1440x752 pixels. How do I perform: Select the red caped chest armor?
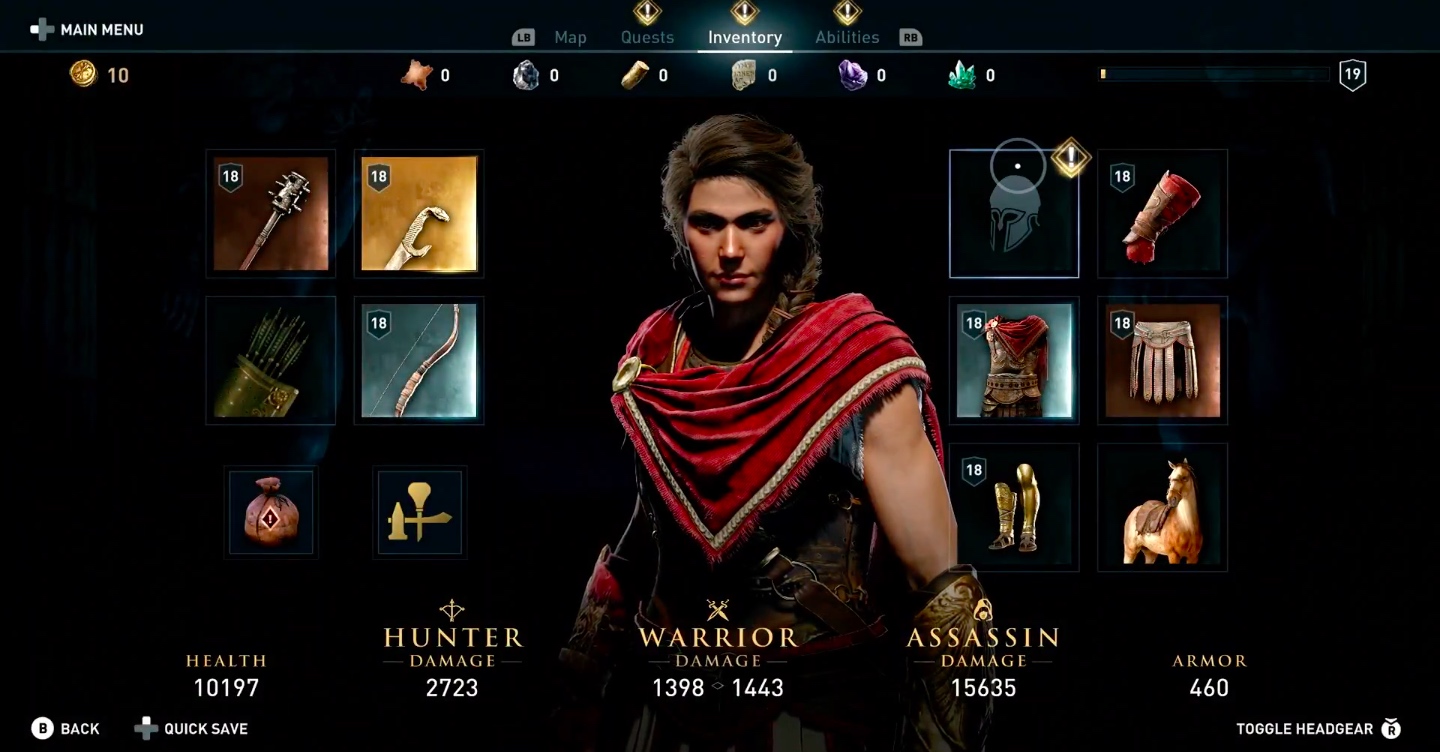(x=1014, y=361)
